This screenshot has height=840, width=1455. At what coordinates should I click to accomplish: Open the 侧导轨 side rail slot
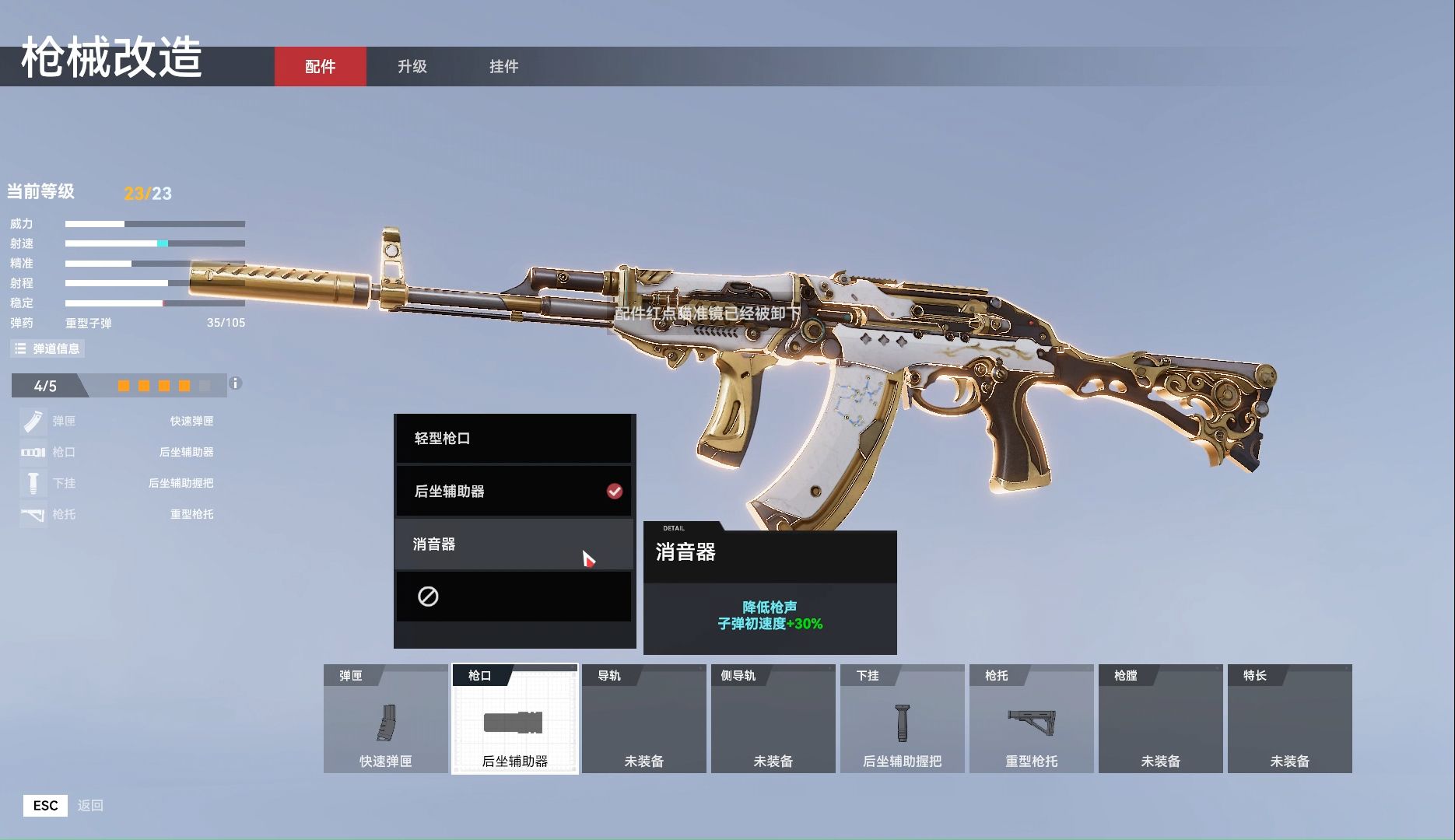pyautogui.click(x=773, y=719)
